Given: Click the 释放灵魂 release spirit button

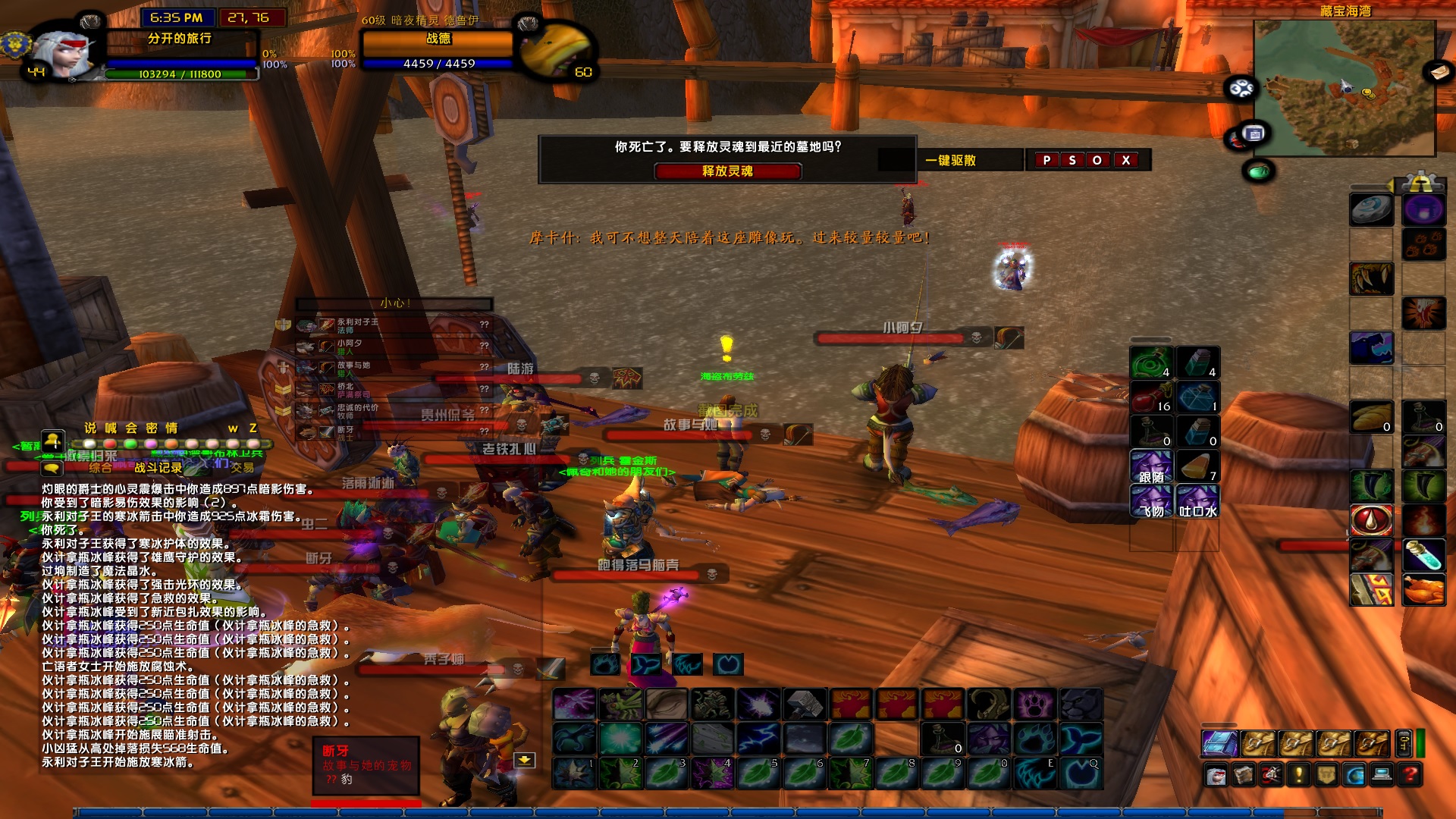Looking at the screenshot, I should (x=727, y=171).
